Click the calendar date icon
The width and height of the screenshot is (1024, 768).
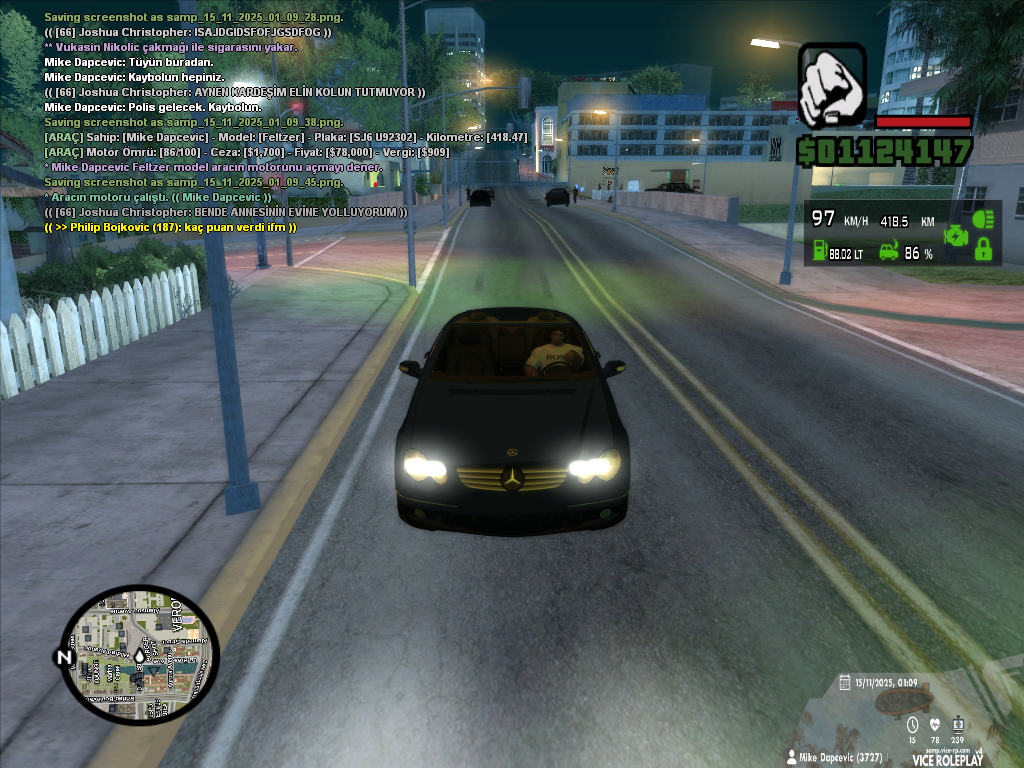pos(845,682)
